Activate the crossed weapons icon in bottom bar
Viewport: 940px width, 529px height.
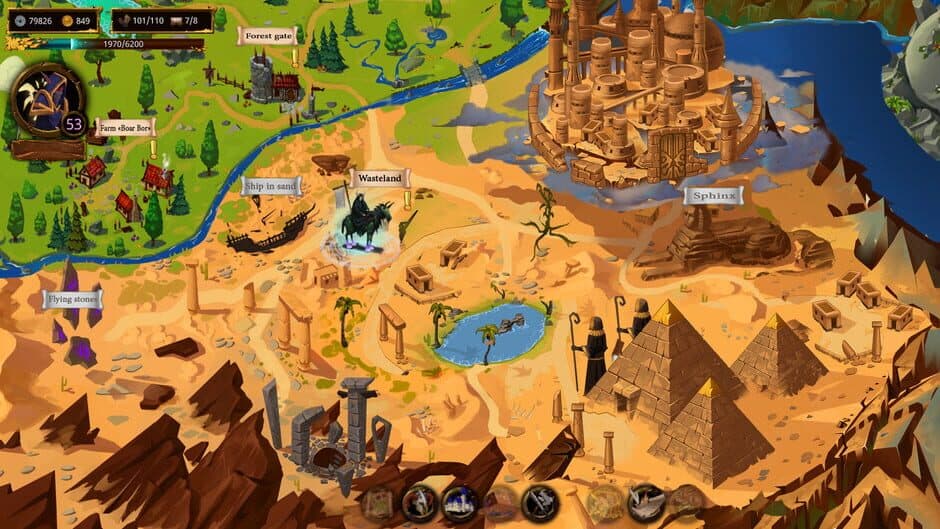pyautogui.click(x=540, y=502)
